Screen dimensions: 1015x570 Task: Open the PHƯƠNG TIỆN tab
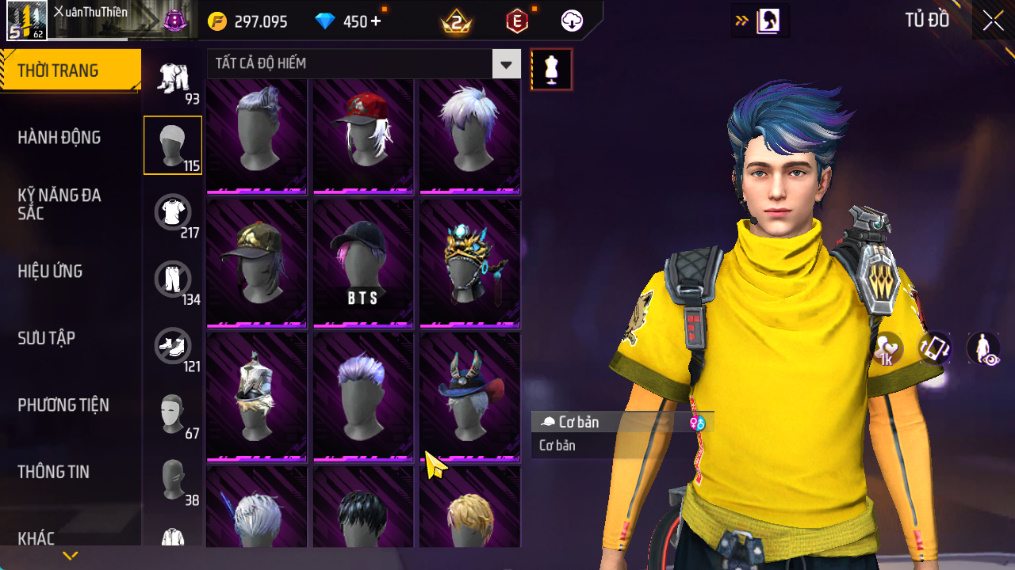point(63,405)
